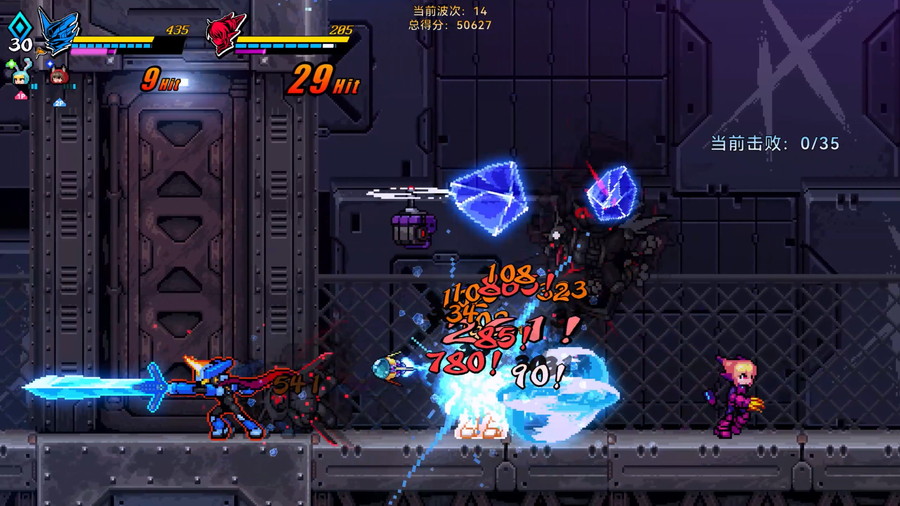Select the red armored character portrait
Image resolution: width=900 pixels, height=506 pixels.
226,31
